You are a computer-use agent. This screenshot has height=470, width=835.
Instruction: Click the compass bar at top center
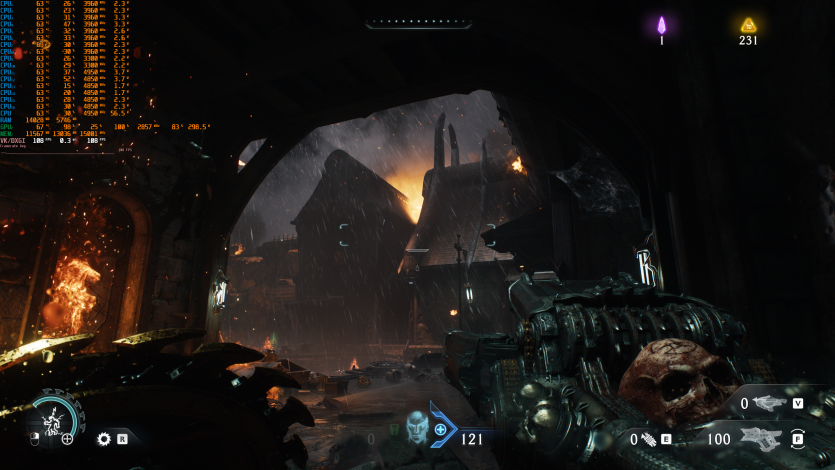(418, 22)
